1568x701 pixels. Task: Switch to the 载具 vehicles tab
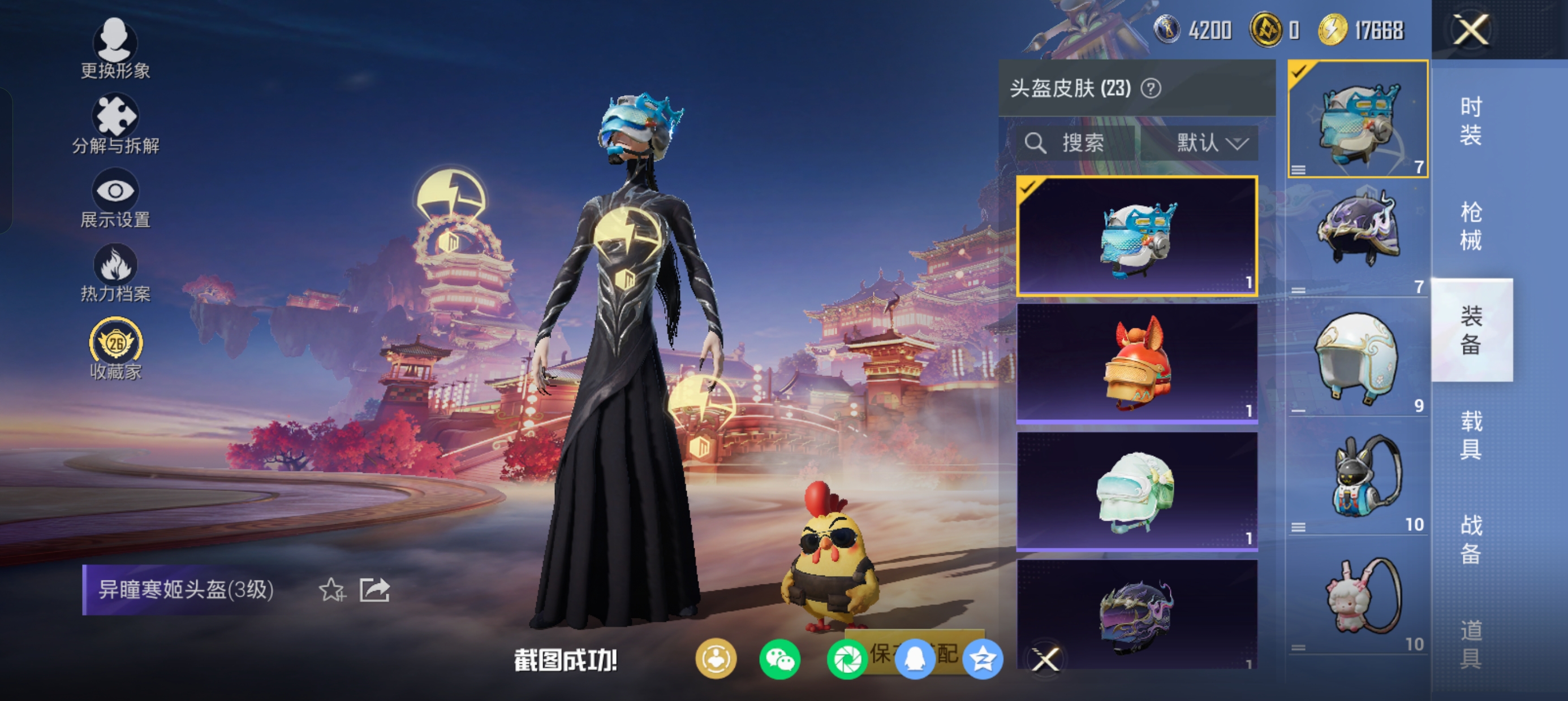(1471, 435)
